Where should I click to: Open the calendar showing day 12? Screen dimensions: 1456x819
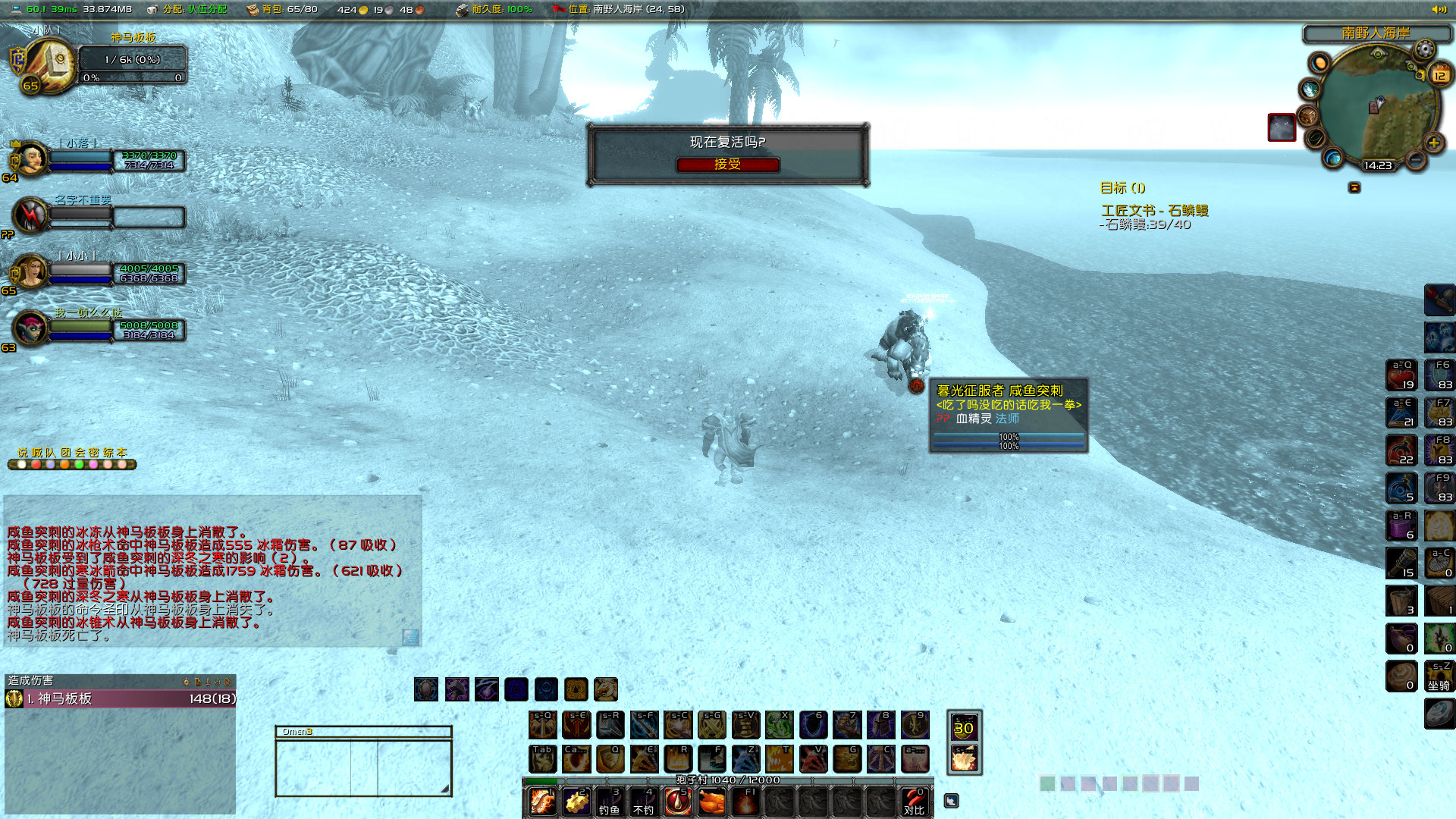[1439, 75]
